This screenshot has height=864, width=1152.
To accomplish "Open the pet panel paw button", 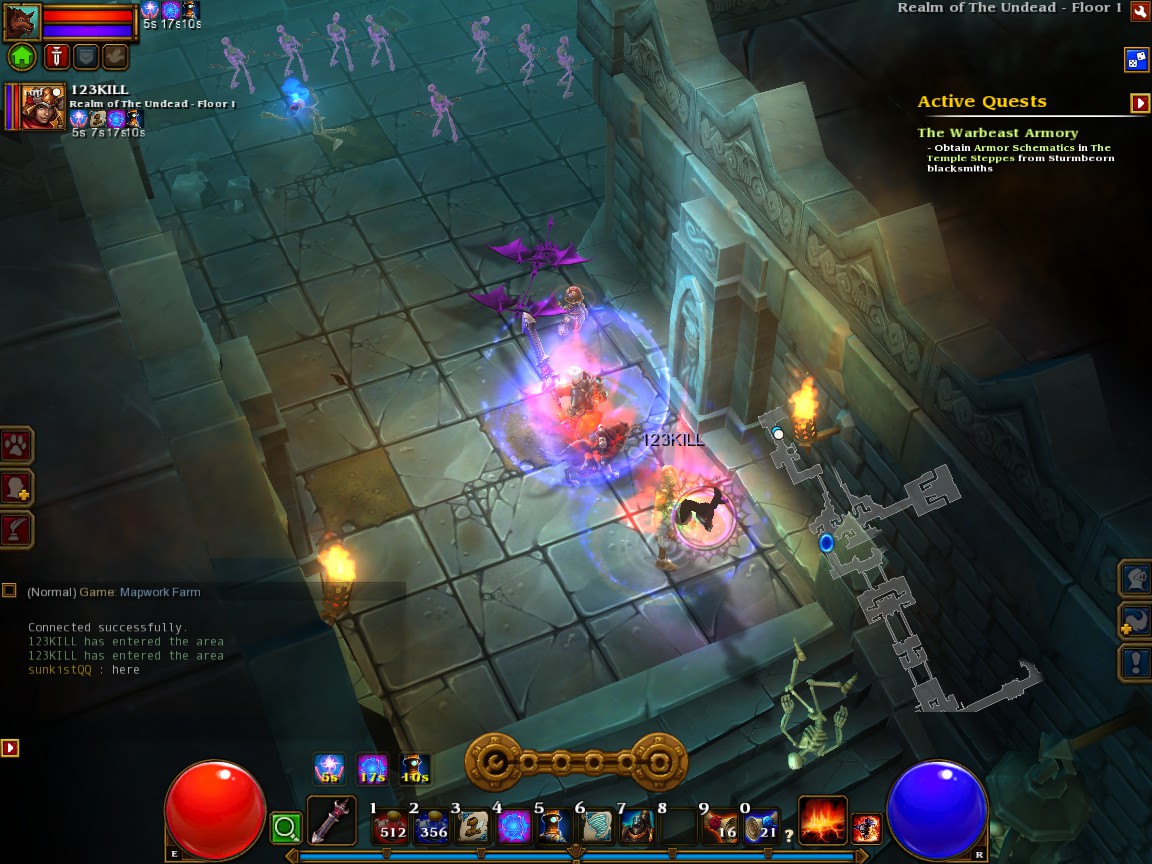I will (x=17, y=445).
